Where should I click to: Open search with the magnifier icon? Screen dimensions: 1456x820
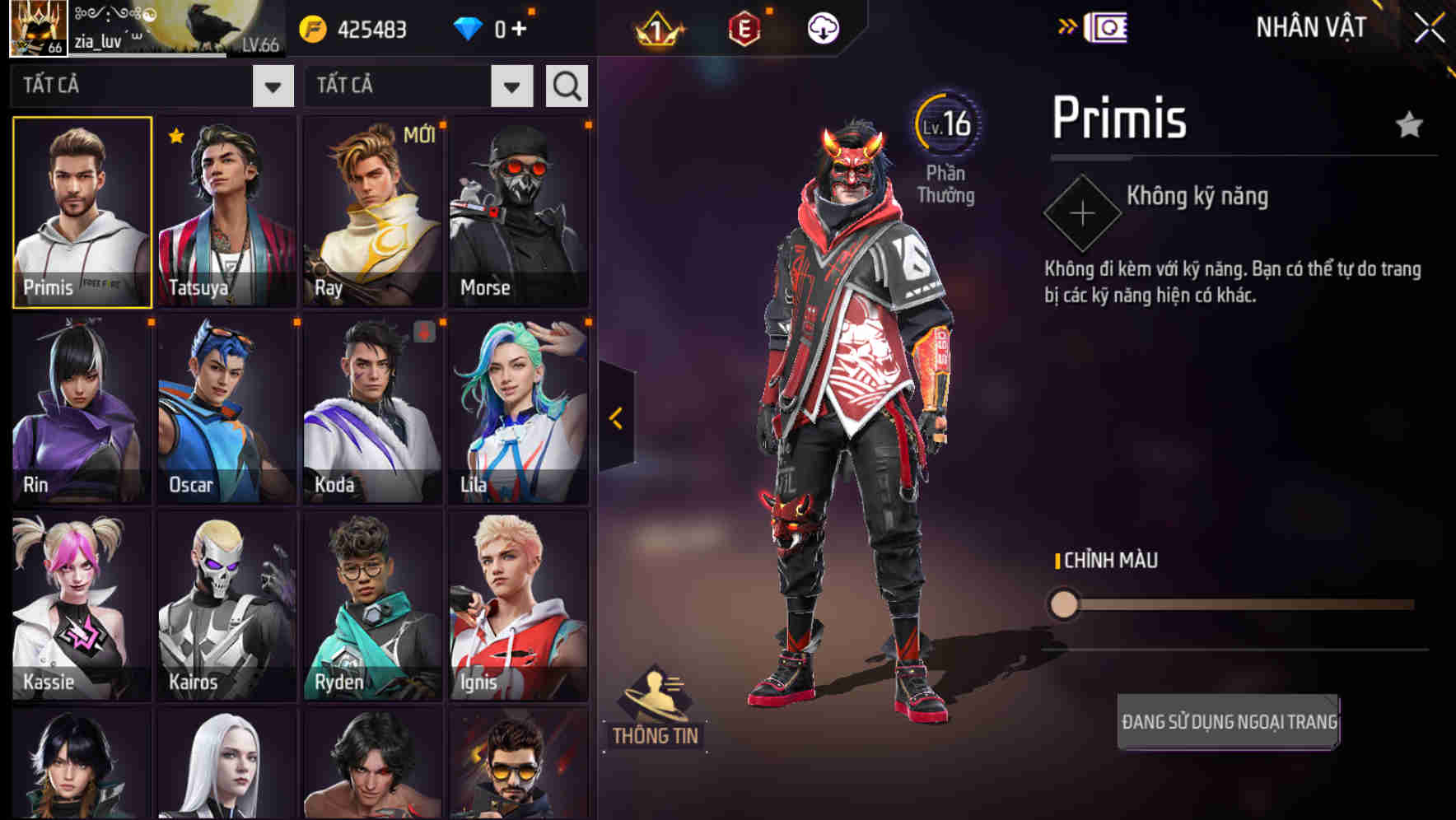click(566, 84)
